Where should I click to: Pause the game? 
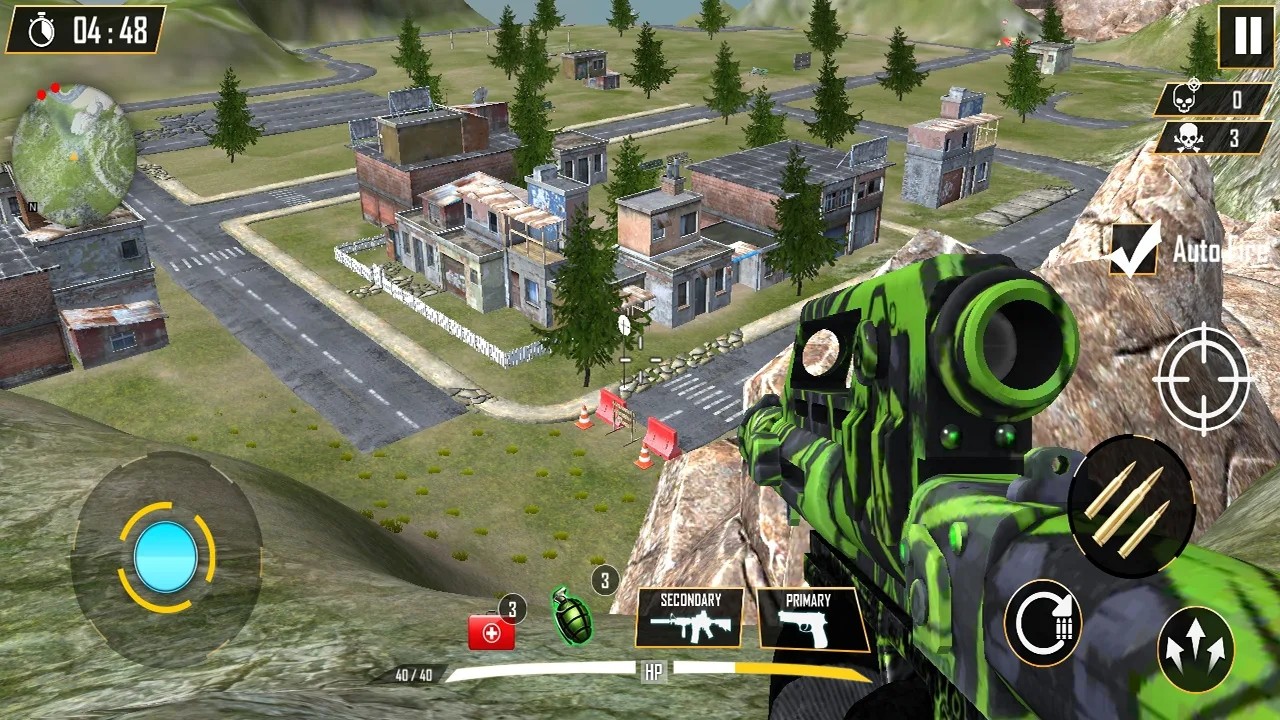(x=1246, y=36)
